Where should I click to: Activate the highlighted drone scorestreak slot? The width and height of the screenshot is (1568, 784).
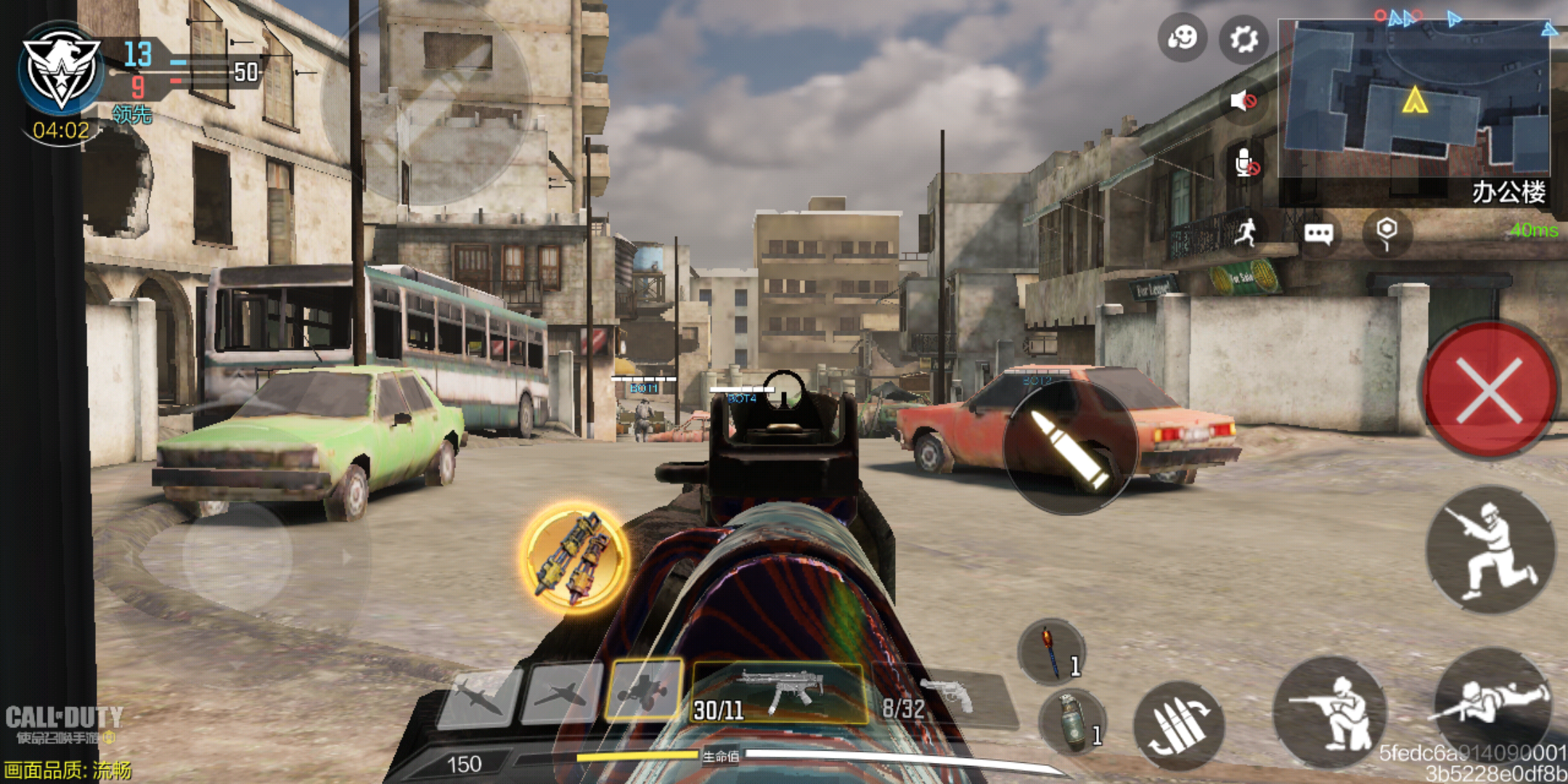pyautogui.click(x=645, y=690)
